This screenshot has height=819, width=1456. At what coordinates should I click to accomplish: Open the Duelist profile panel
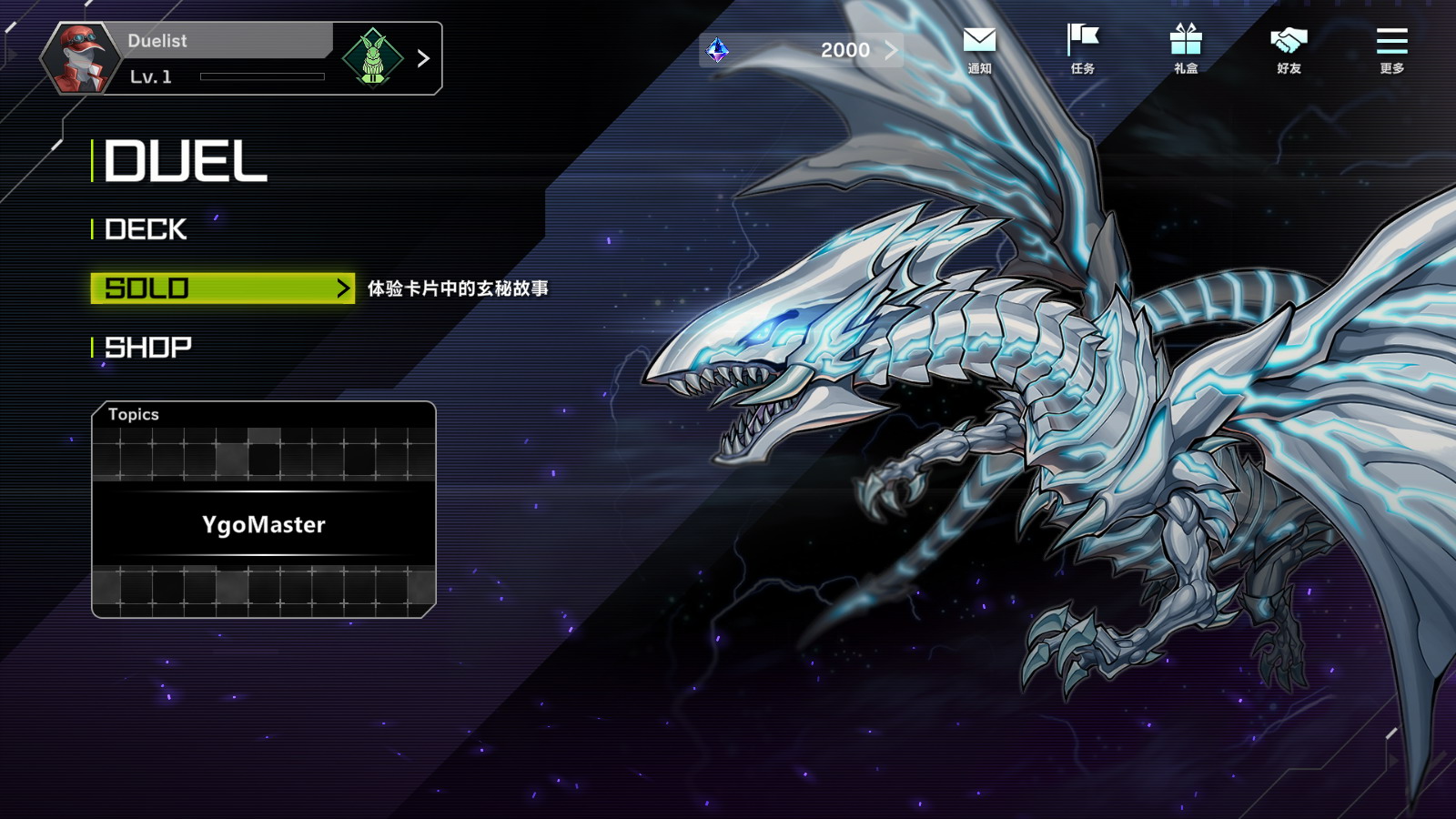tap(227, 58)
